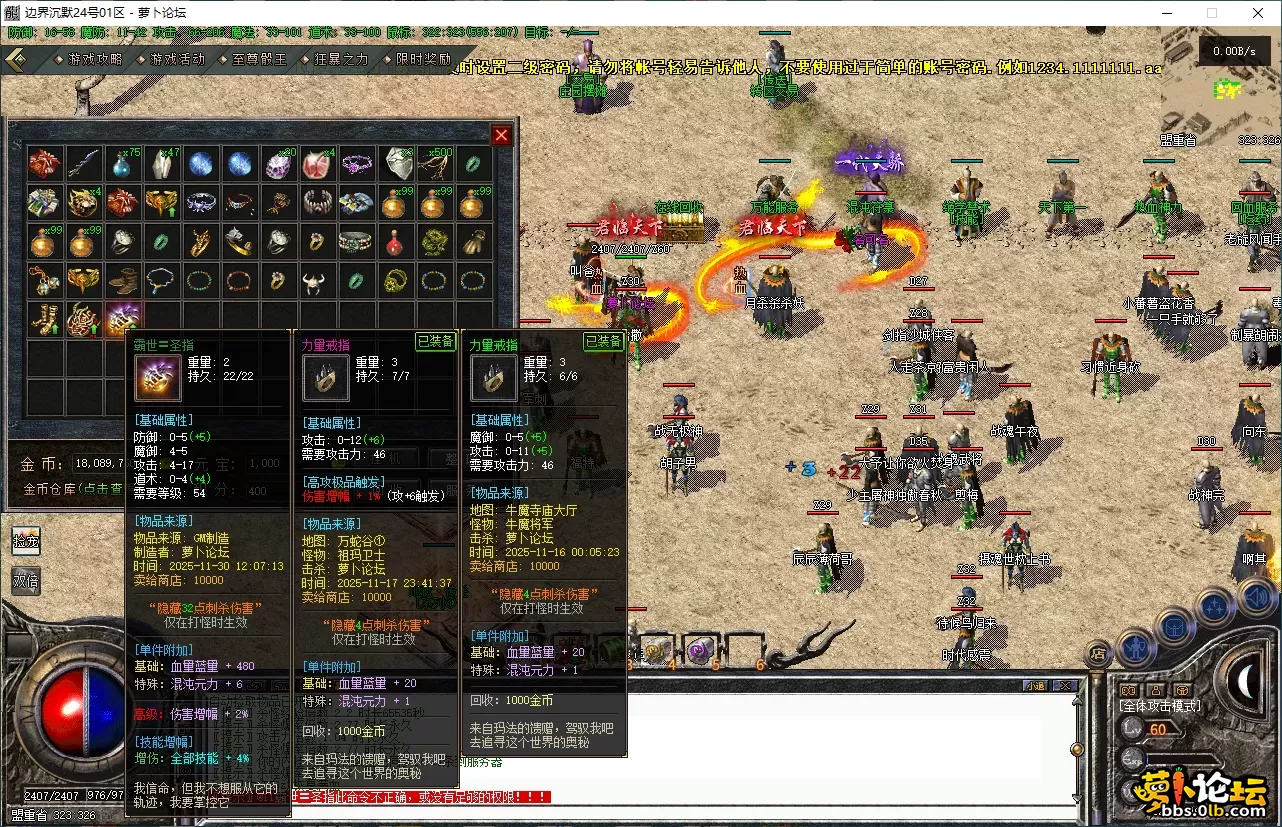Mute game sound via the speaker icon

[1254, 596]
